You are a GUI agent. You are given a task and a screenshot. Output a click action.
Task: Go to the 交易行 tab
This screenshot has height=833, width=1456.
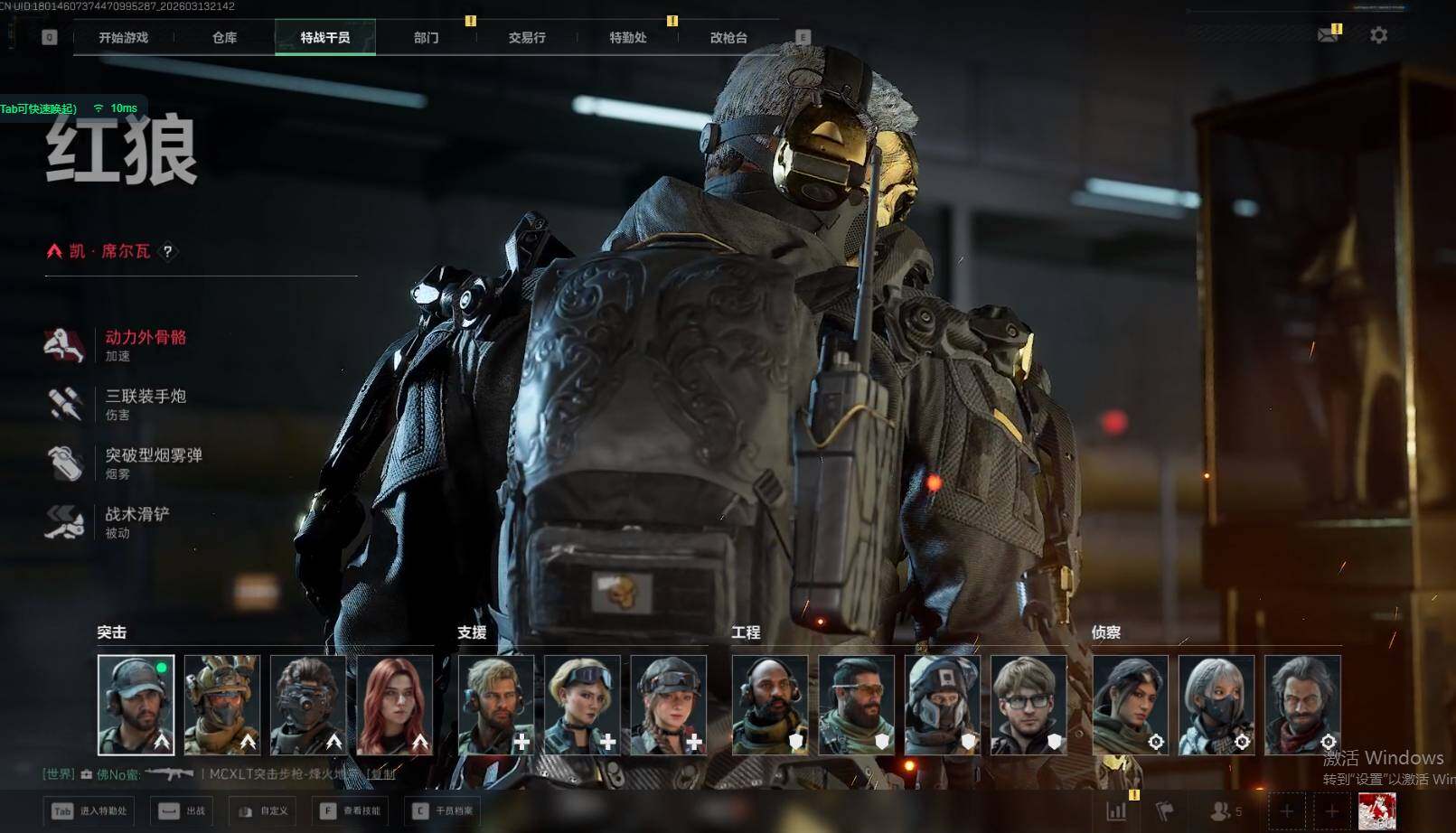(x=527, y=38)
